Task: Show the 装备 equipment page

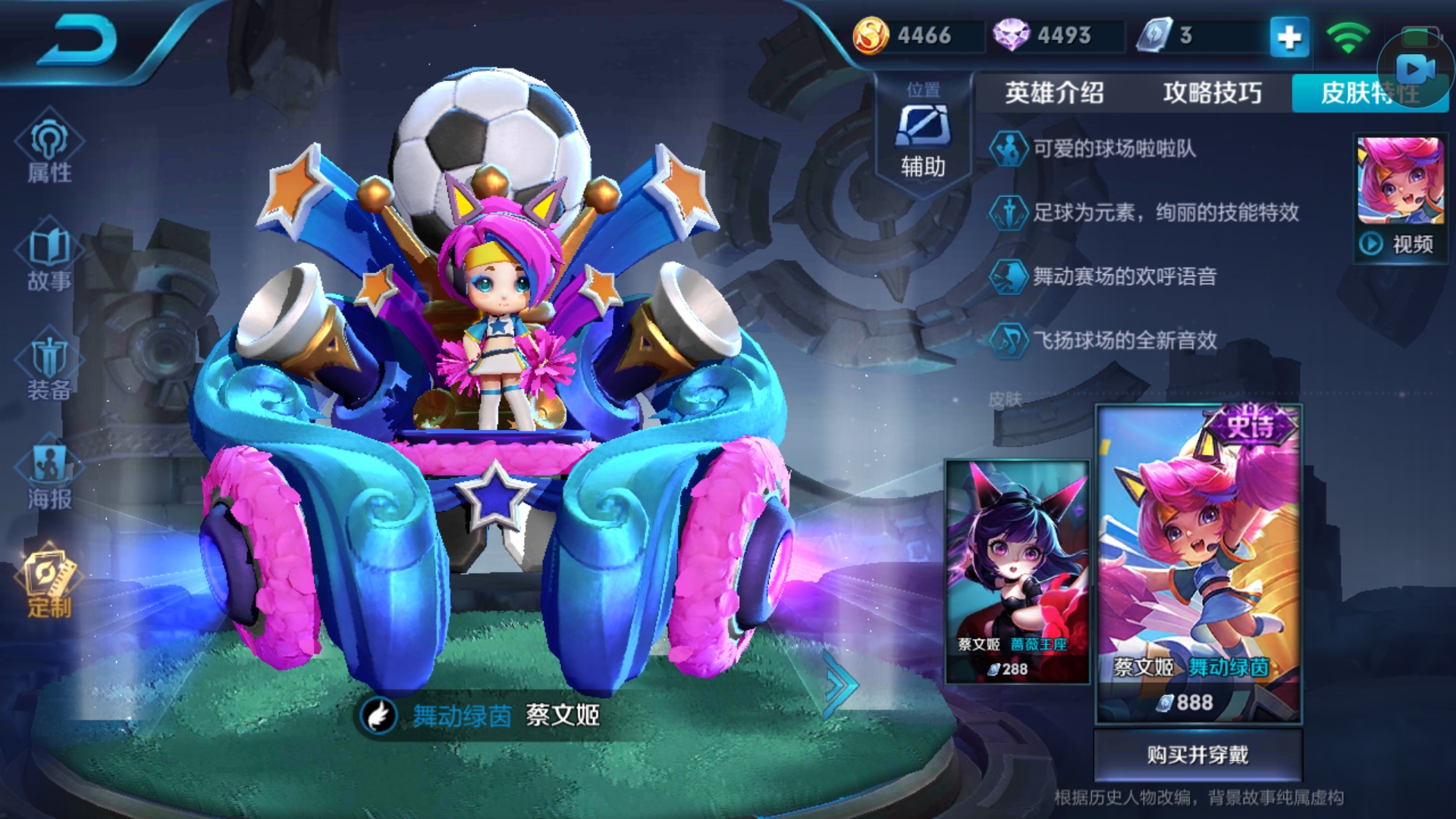Action: 49,368
